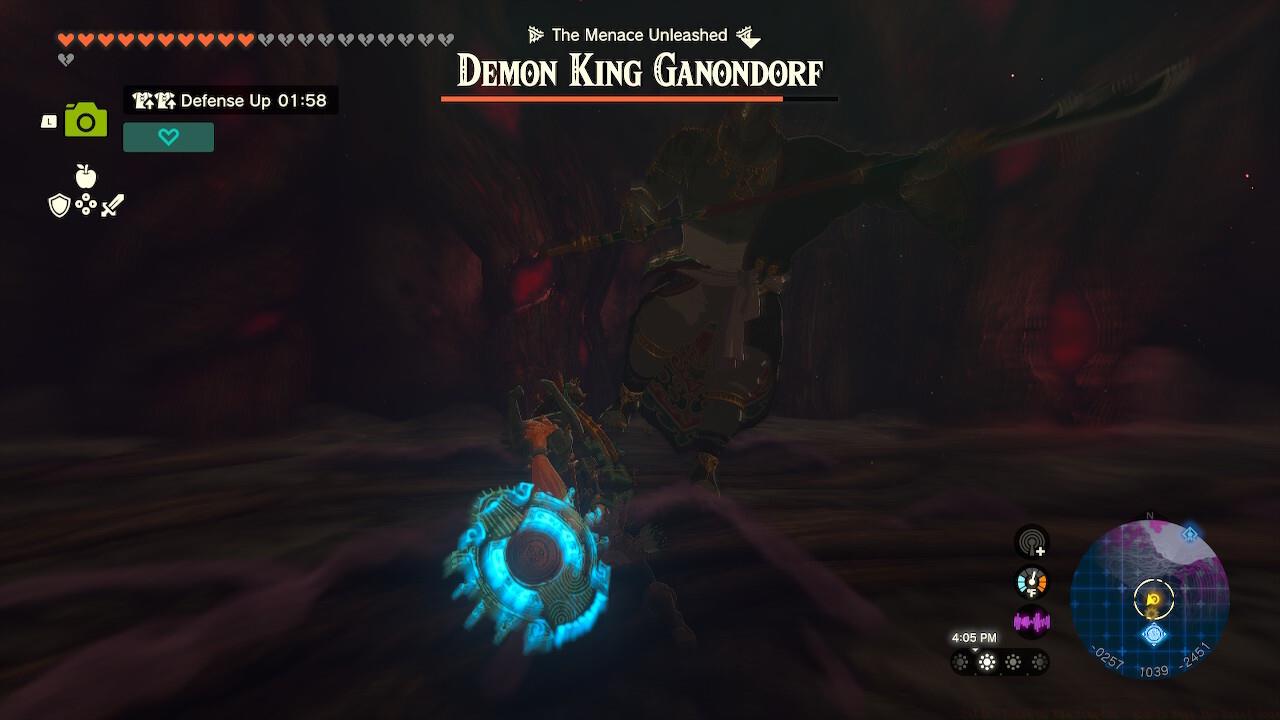Expand the weather forecast bar
Viewport: 1280px width, 720px height.
pos(1000,660)
